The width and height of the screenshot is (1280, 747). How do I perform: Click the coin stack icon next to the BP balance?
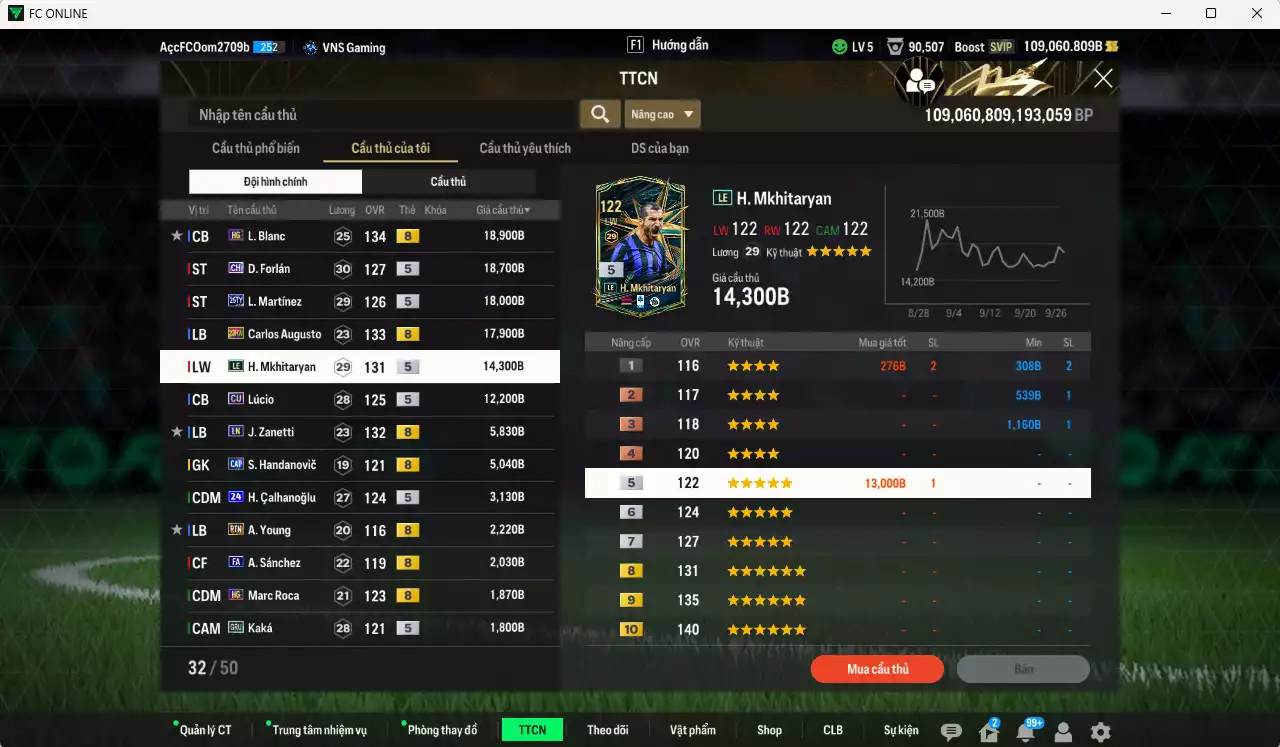(1114, 46)
